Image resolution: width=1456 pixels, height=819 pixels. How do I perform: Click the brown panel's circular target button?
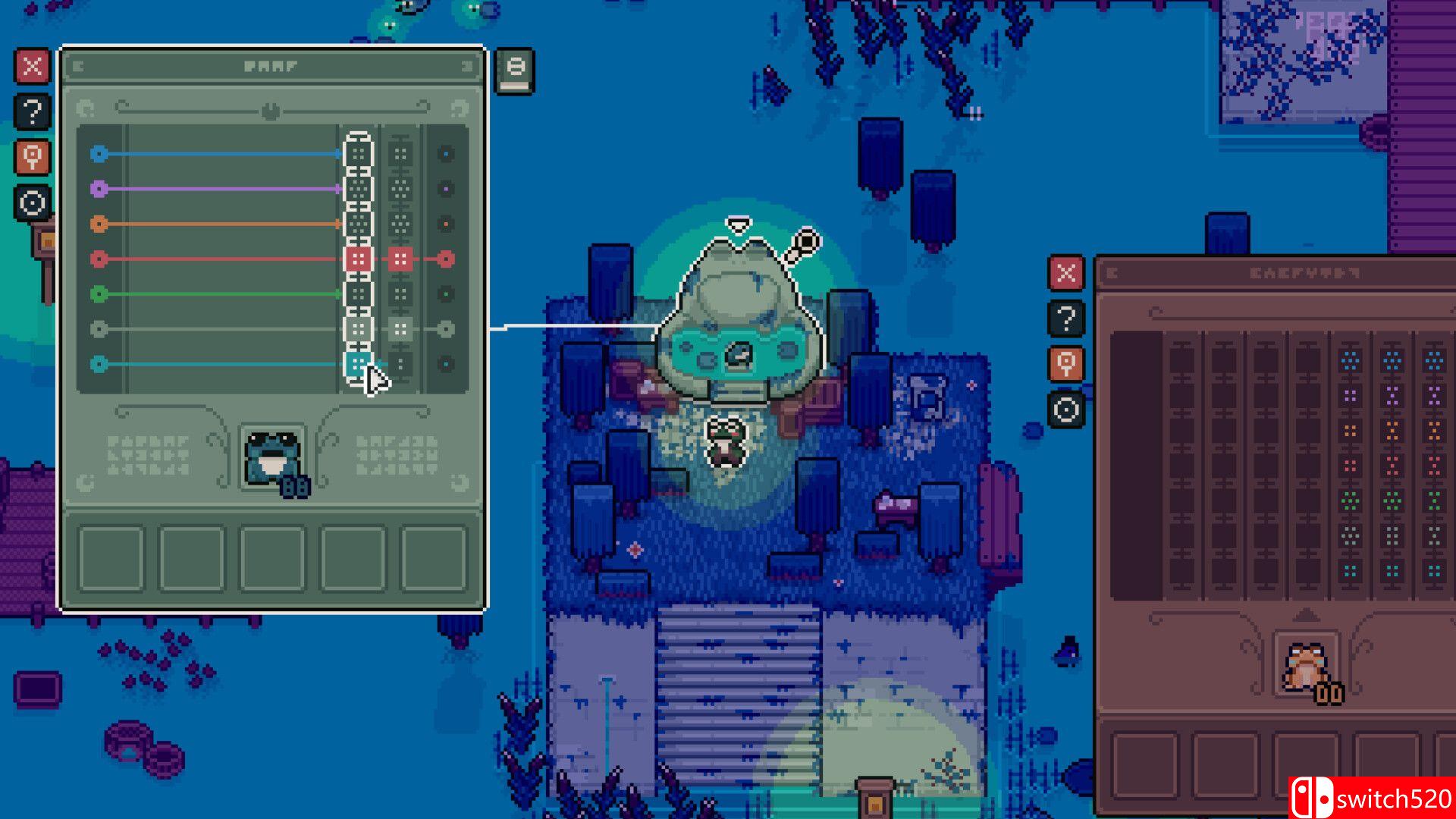pos(1066,410)
